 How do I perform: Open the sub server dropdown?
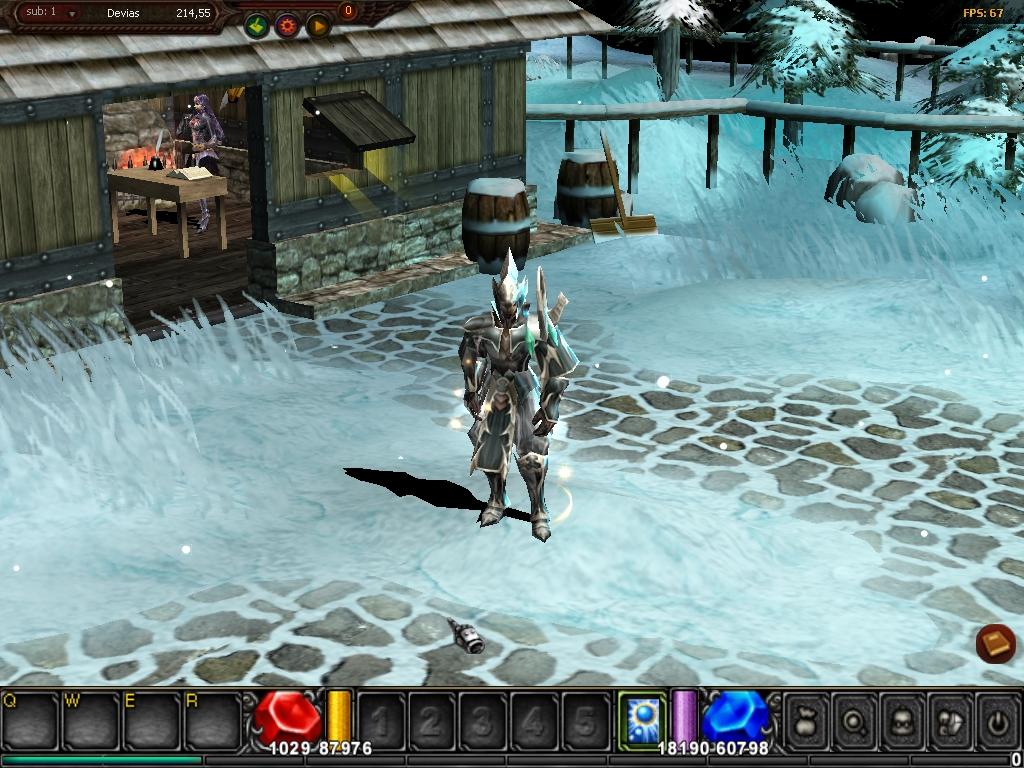click(x=72, y=14)
